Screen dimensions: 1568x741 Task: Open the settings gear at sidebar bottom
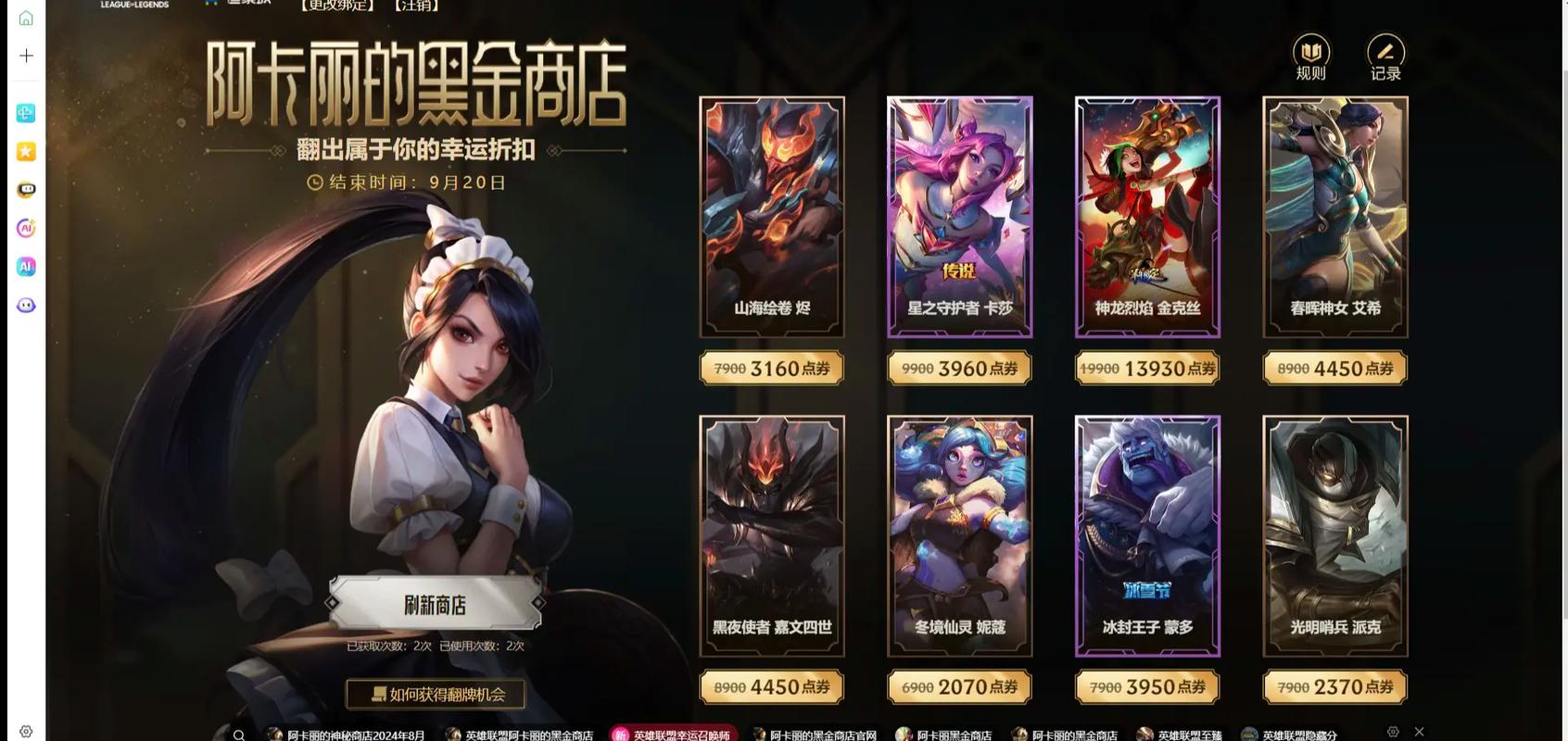[25, 731]
